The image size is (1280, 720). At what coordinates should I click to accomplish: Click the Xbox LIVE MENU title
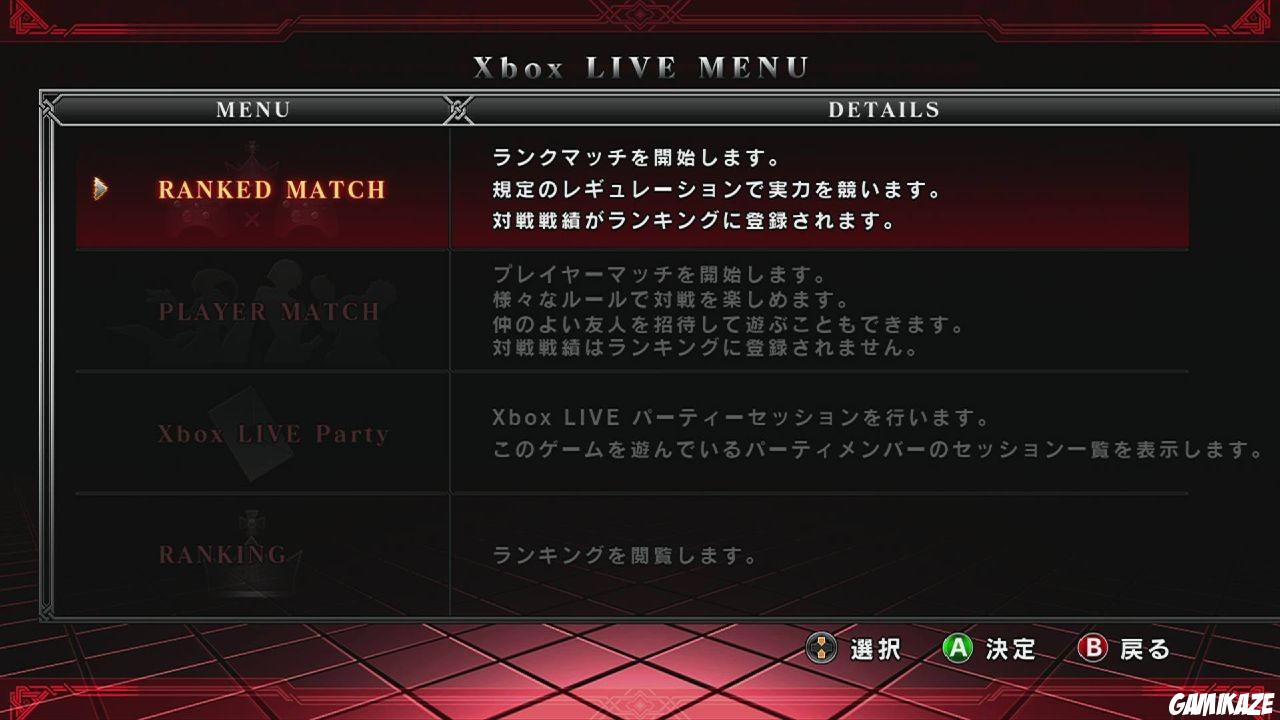click(x=640, y=68)
